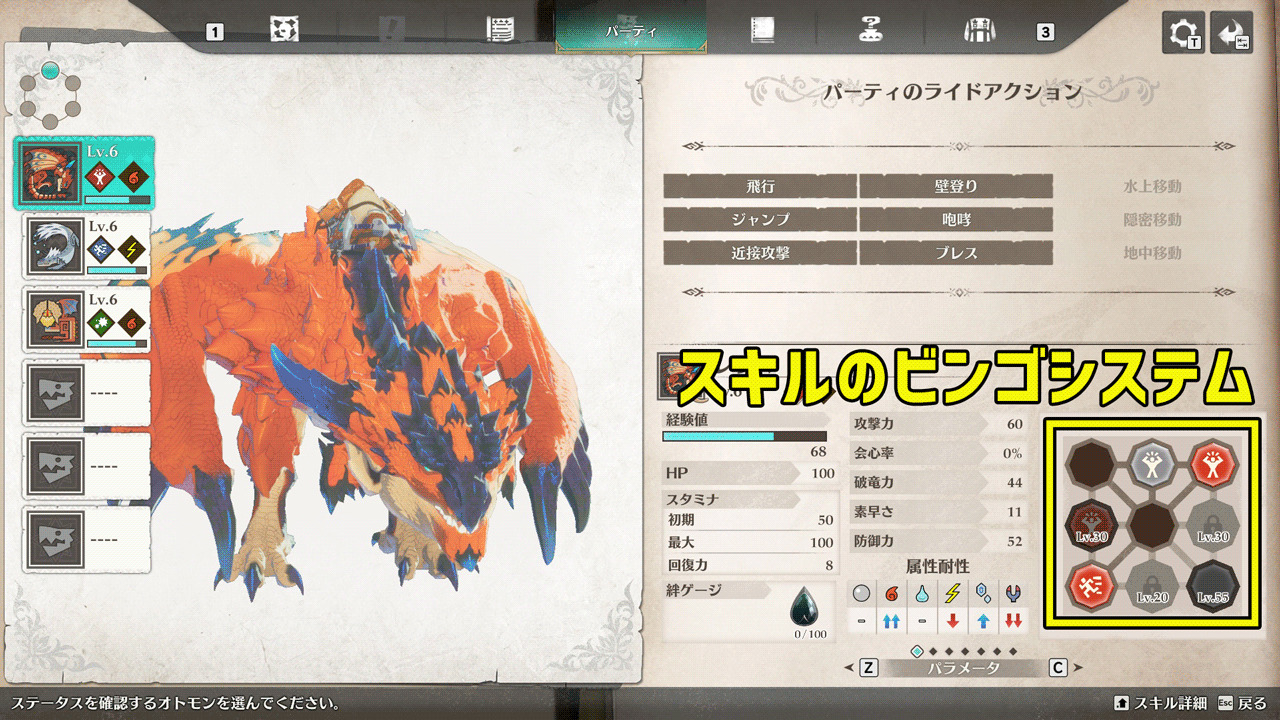Choose the 咆哮 ride action
The width and height of the screenshot is (1280, 720).
click(x=955, y=220)
